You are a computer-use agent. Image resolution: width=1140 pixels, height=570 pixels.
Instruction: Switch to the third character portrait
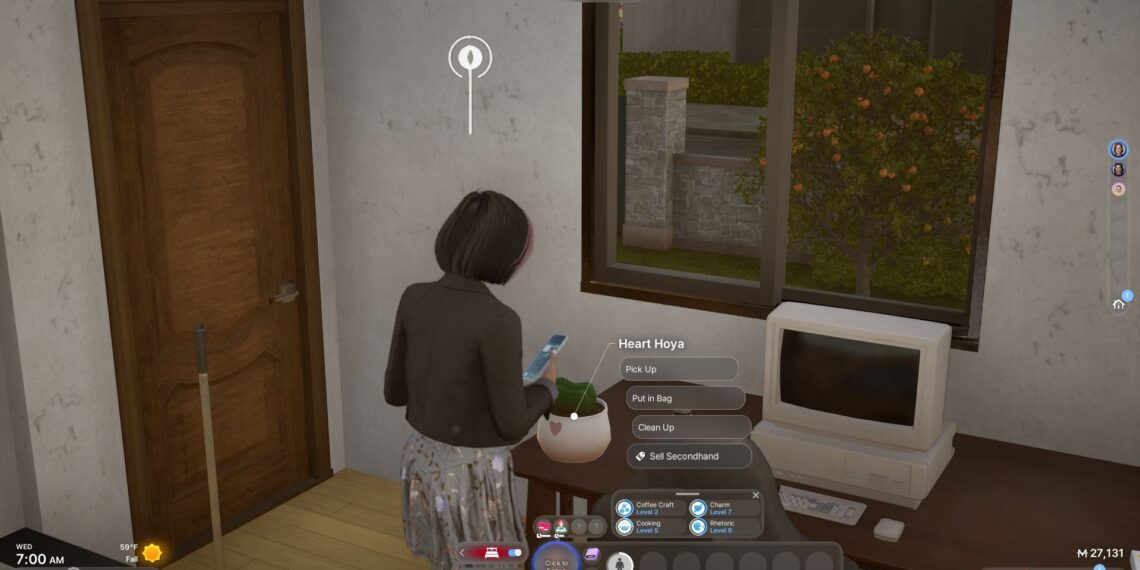click(x=1118, y=189)
